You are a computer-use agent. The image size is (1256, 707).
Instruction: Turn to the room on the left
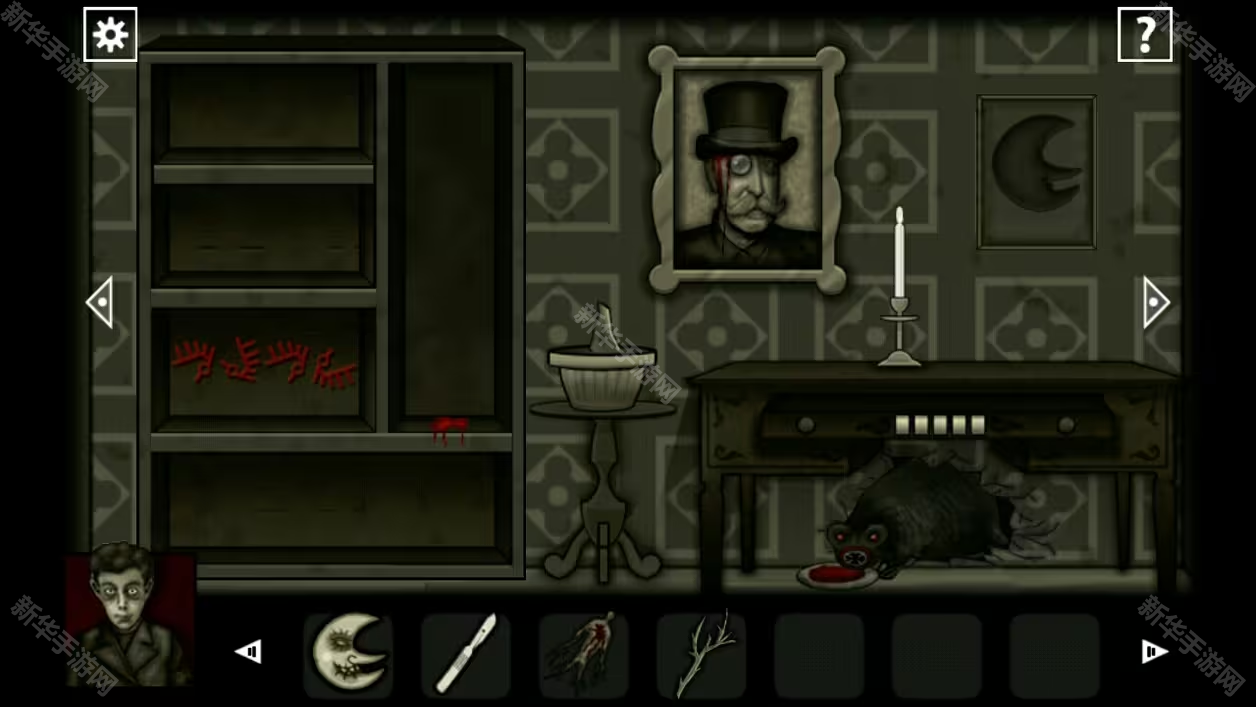click(x=100, y=302)
